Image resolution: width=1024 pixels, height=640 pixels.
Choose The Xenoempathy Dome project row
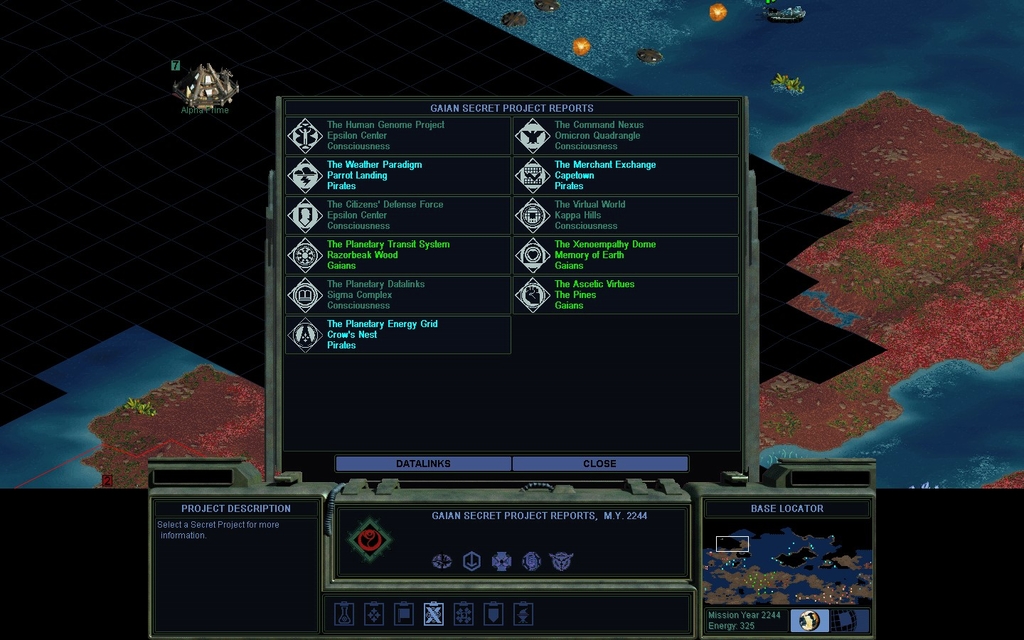(626, 255)
